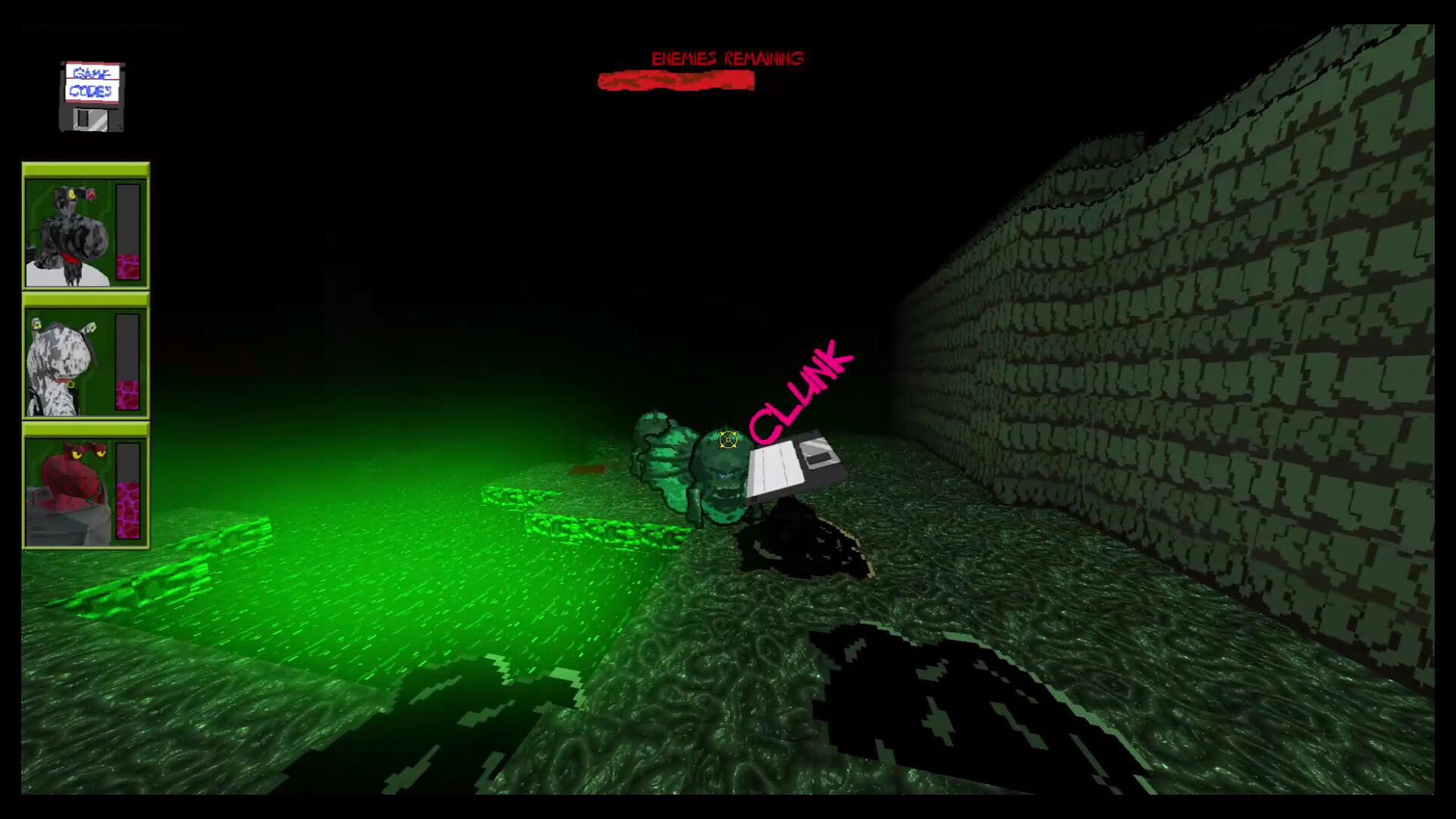Screen dimensions: 1456x819
Task: Switch to the top party slot panel
Action: (x=84, y=226)
